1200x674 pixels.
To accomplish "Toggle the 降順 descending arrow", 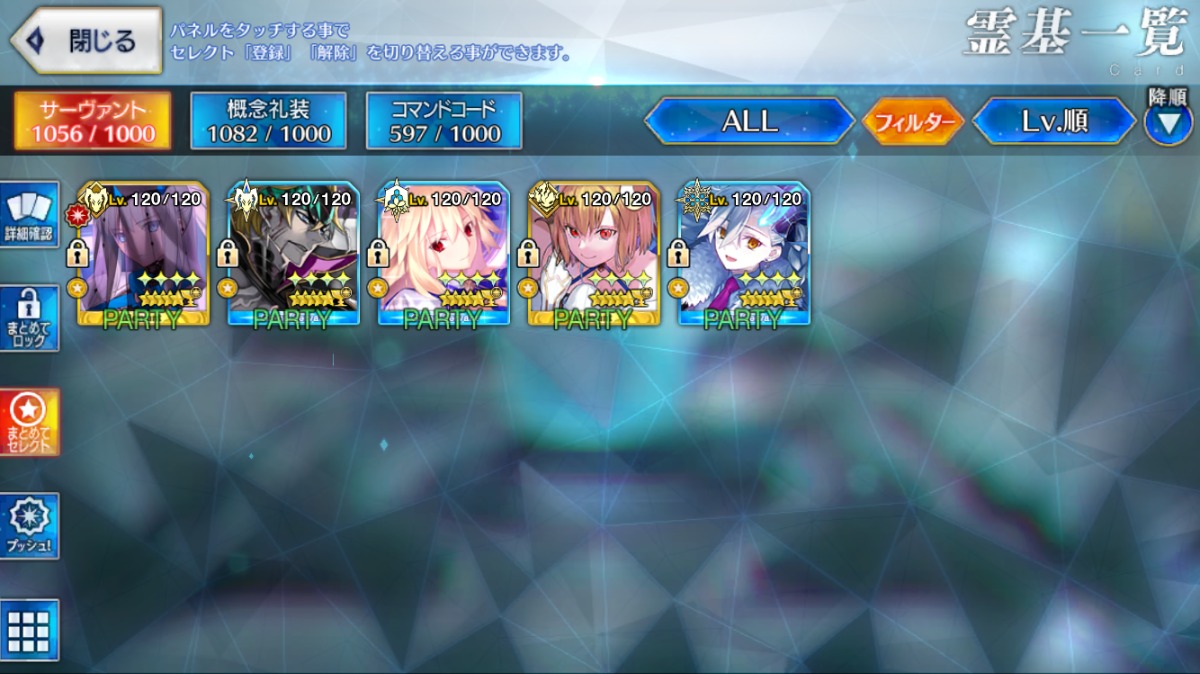I will pyautogui.click(x=1167, y=123).
